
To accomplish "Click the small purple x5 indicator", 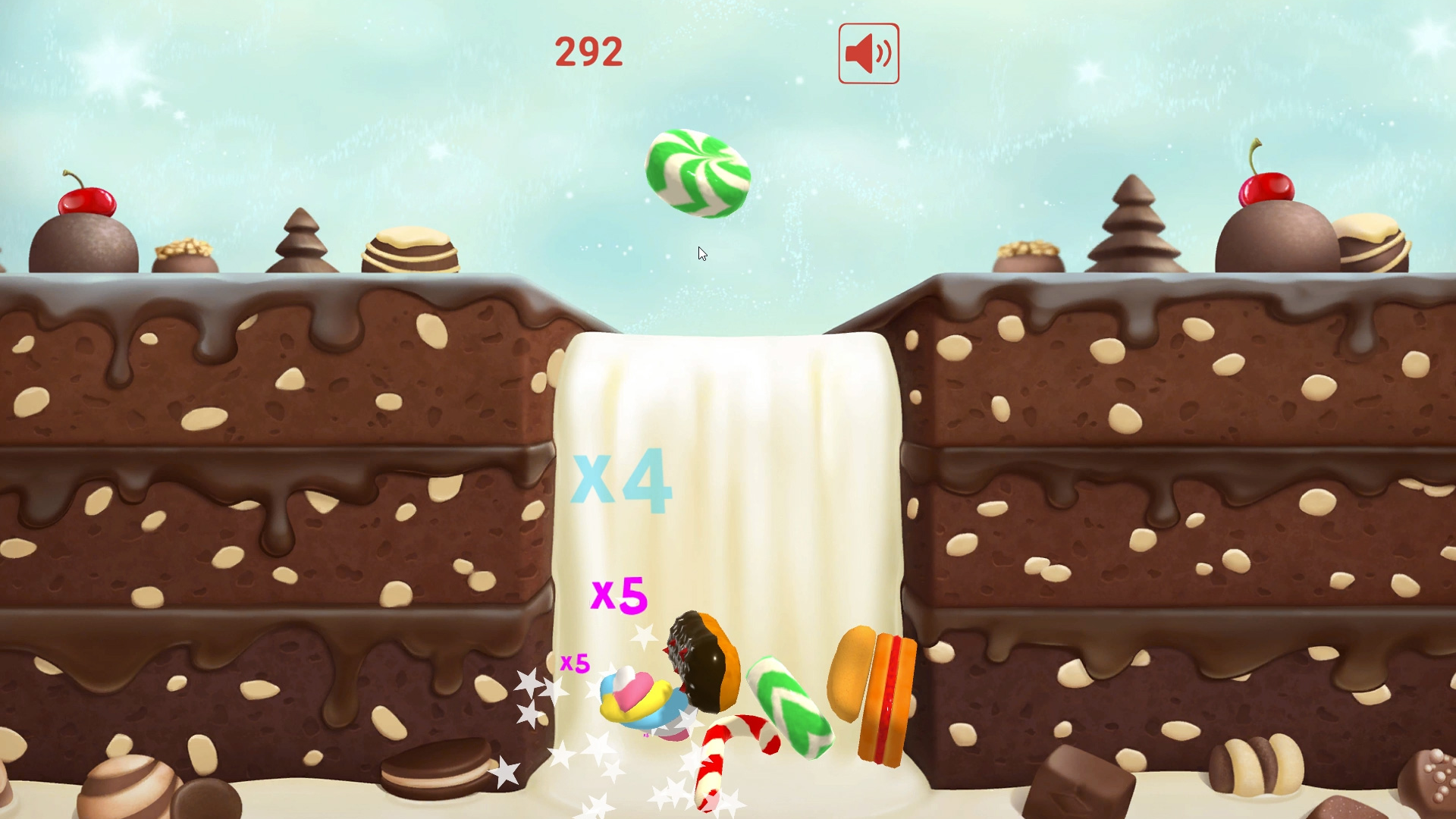I will coord(575,663).
